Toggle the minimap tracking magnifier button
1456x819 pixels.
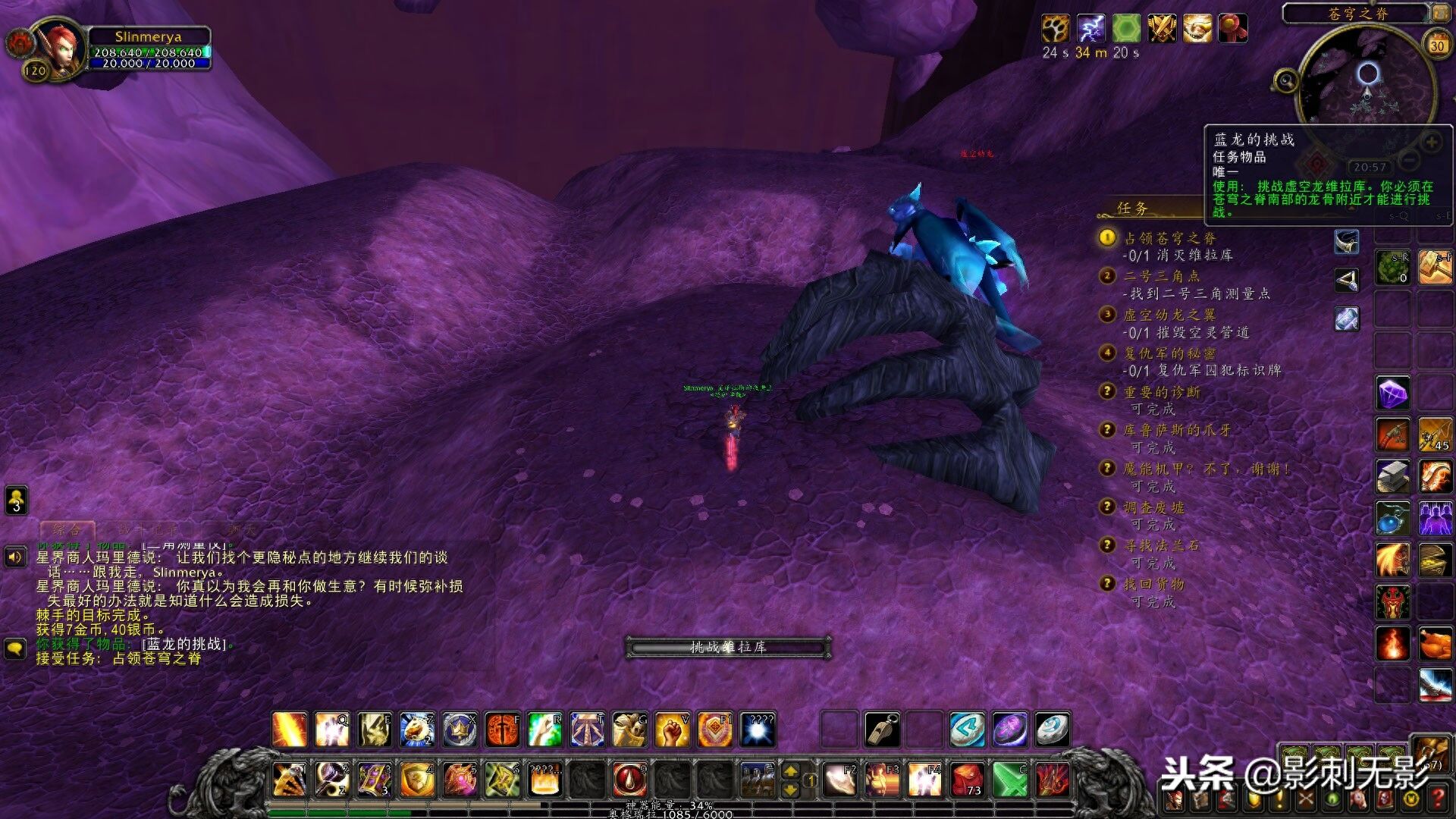(1285, 80)
